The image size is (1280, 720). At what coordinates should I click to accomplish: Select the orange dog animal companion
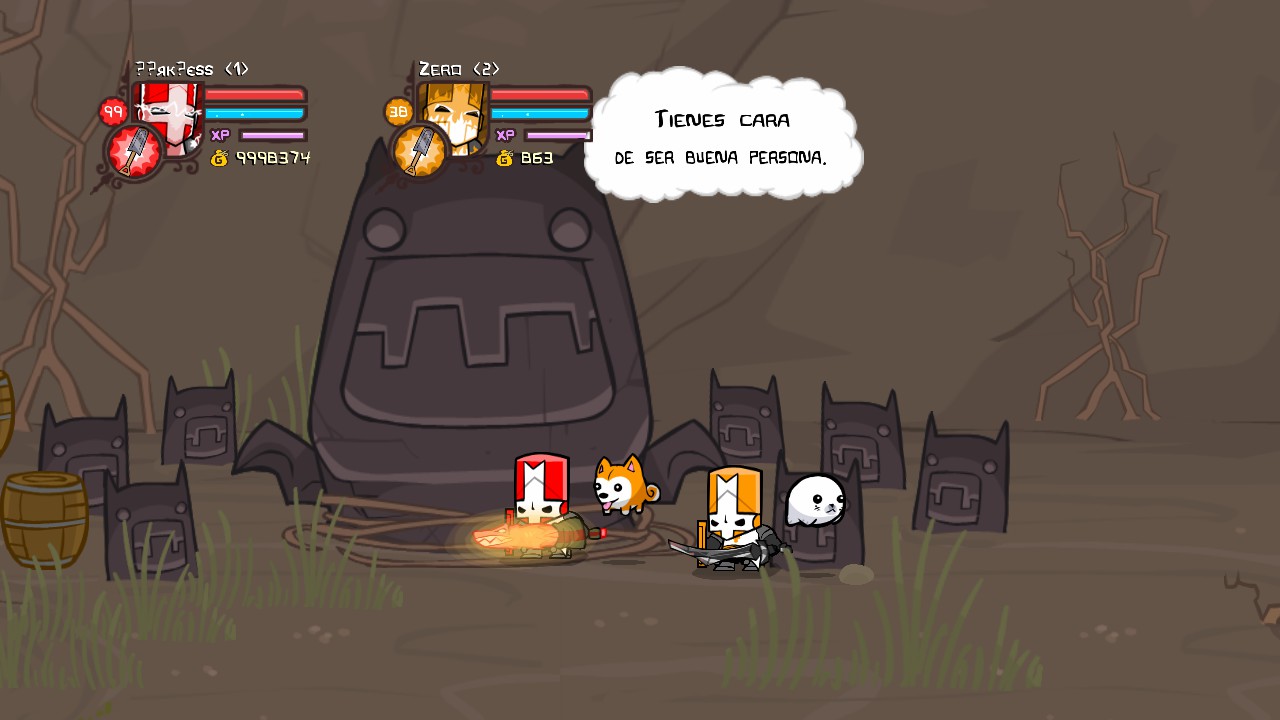point(620,492)
